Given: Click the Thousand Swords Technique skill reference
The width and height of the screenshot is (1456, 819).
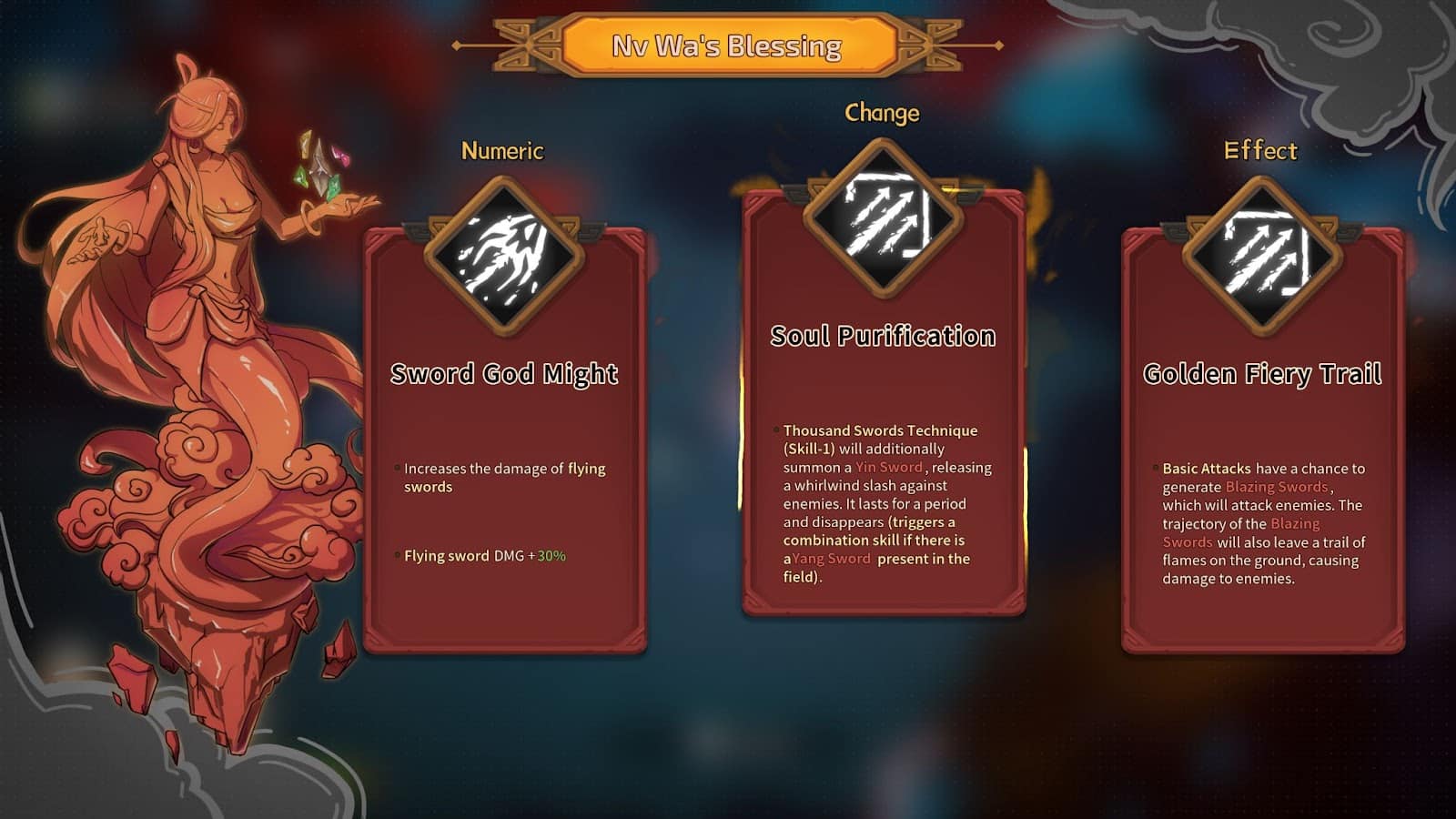Looking at the screenshot, I should [878, 430].
